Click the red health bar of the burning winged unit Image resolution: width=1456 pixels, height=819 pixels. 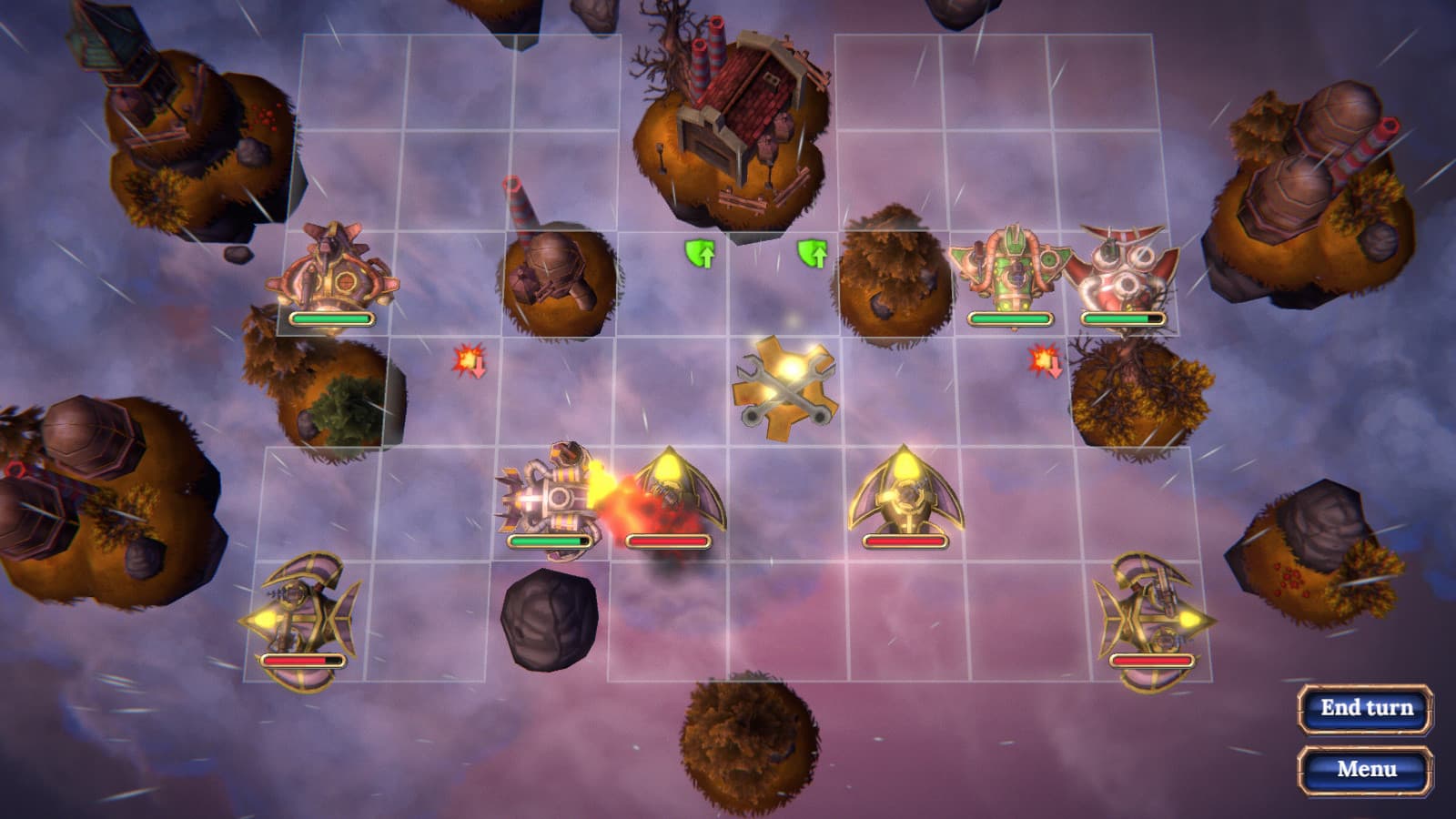pyautogui.click(x=667, y=540)
